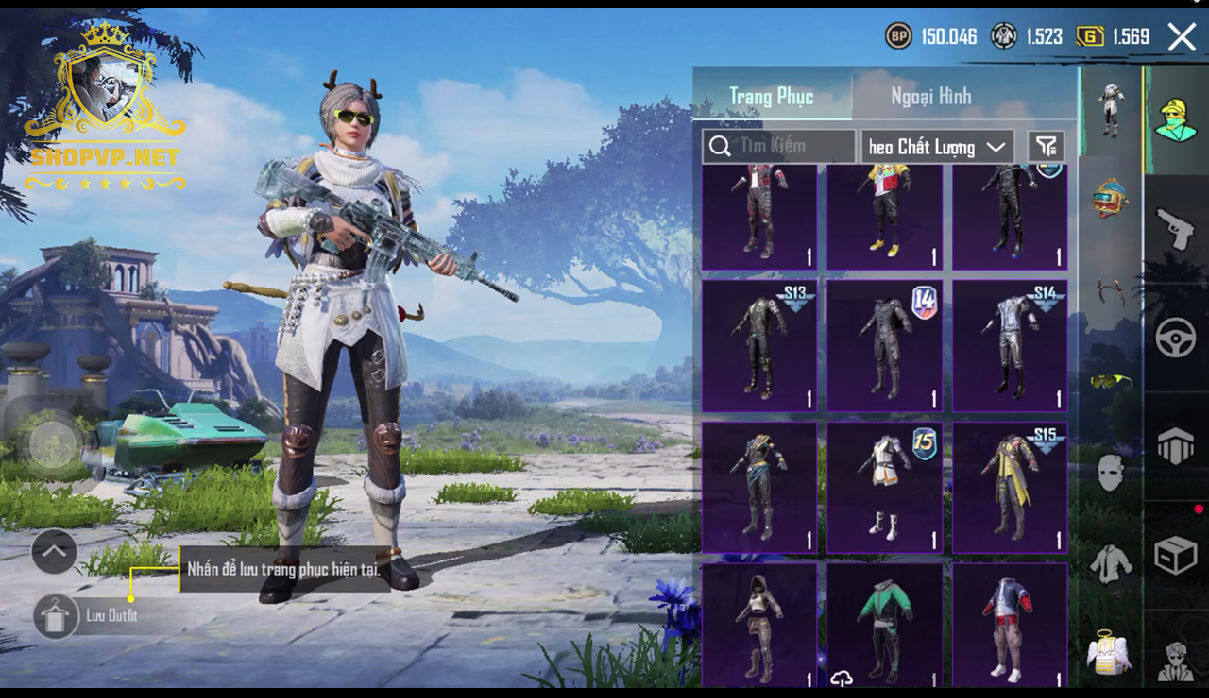1209x698 pixels.
Task: Choose the S14 silver jacket outfit
Action: click(1009, 346)
